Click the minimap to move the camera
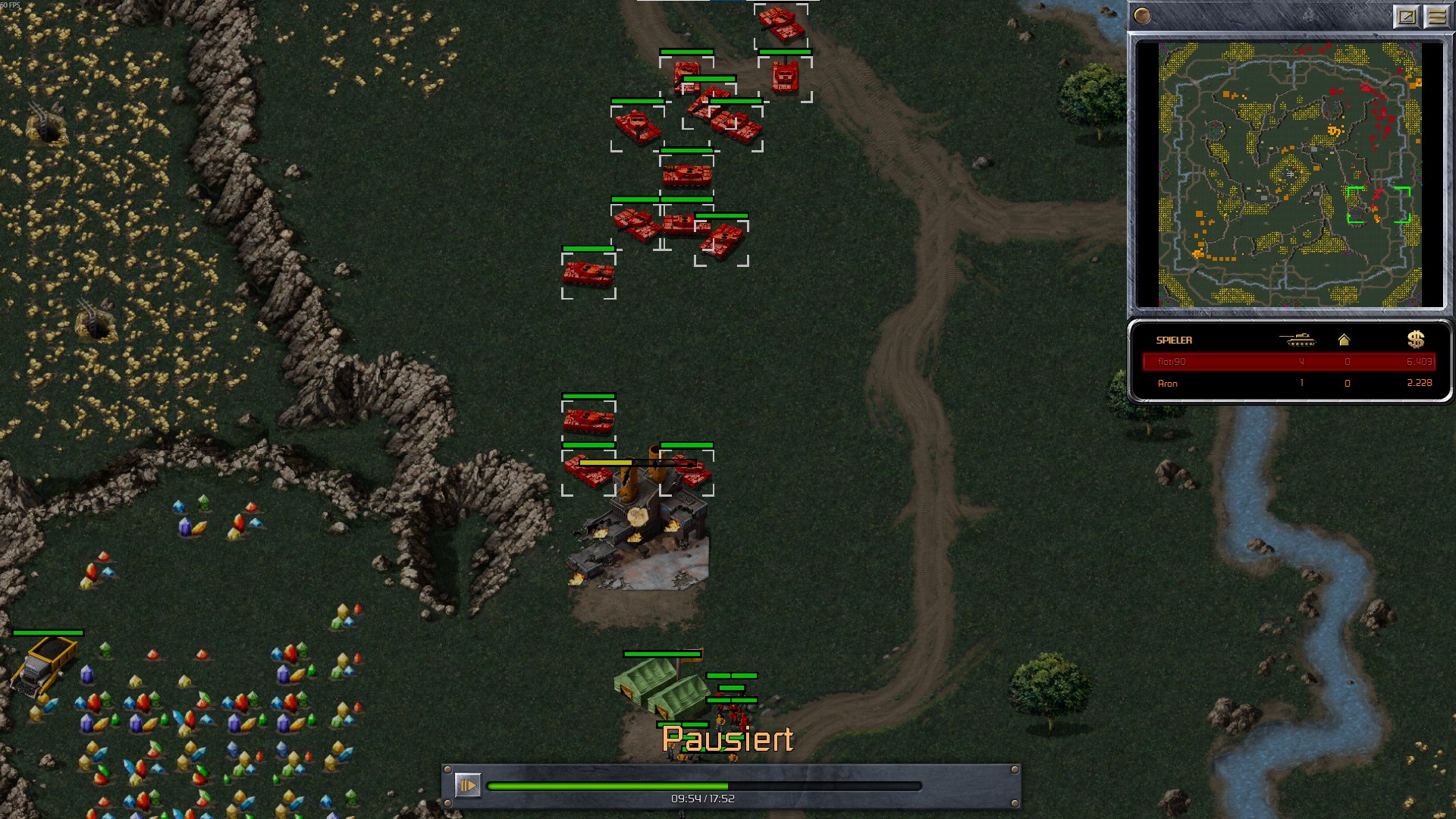 tap(1289, 174)
